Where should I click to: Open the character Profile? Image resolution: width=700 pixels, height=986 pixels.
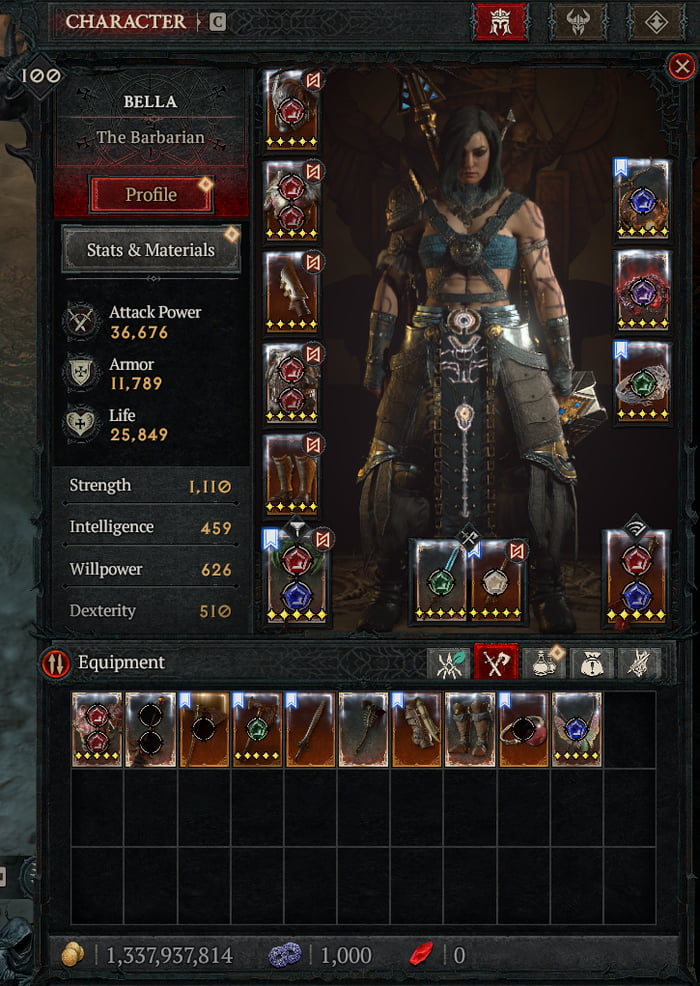151,195
